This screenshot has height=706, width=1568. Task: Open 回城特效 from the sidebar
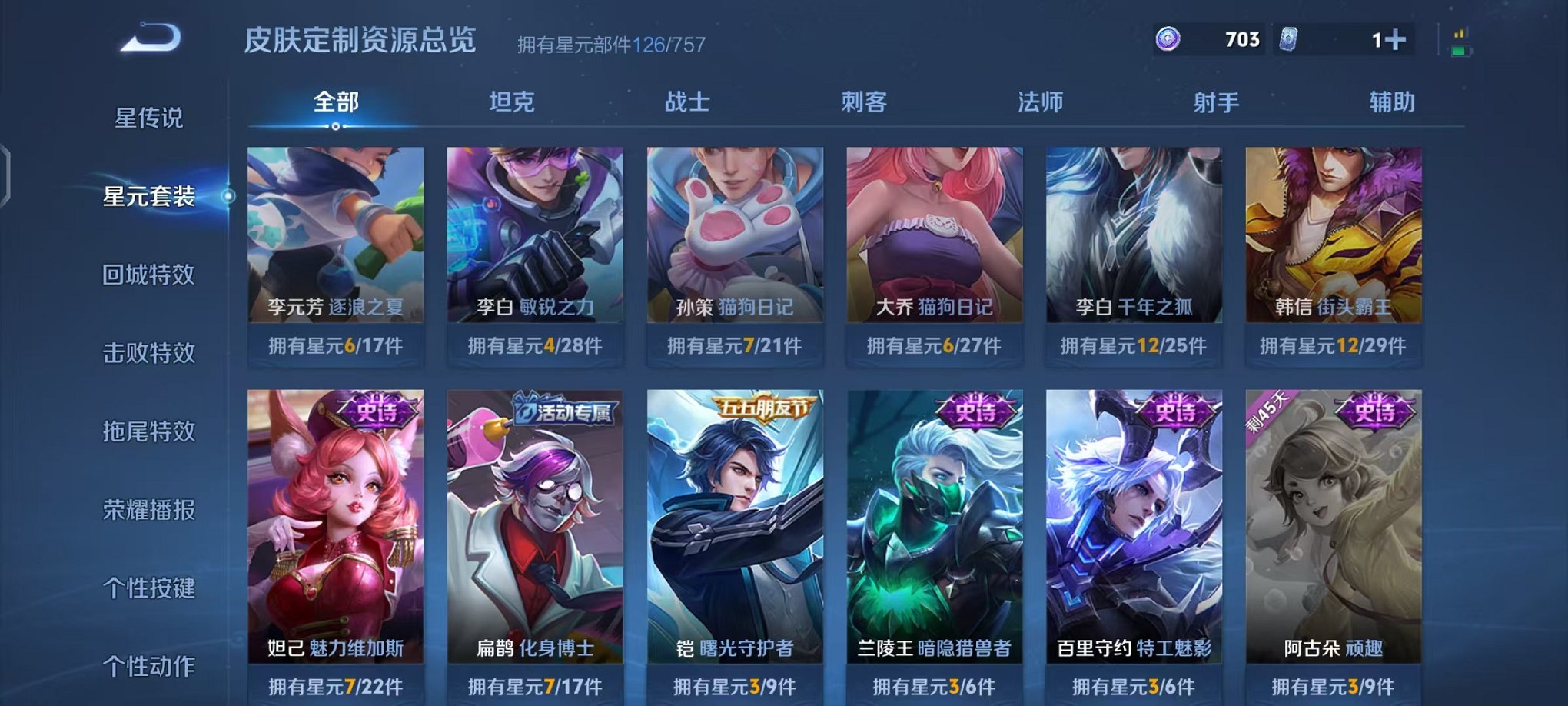pos(150,275)
